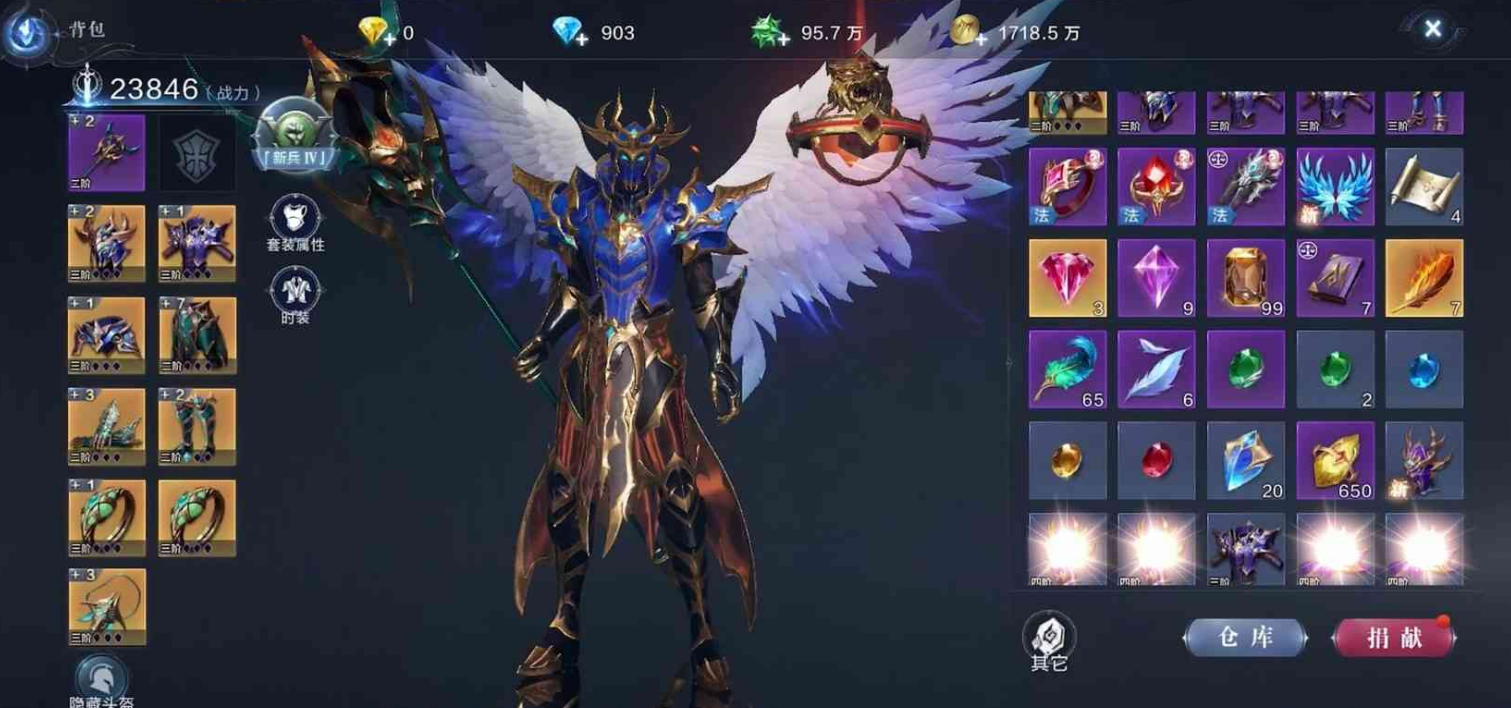Choose the scroll item with count 4

tap(1424, 186)
